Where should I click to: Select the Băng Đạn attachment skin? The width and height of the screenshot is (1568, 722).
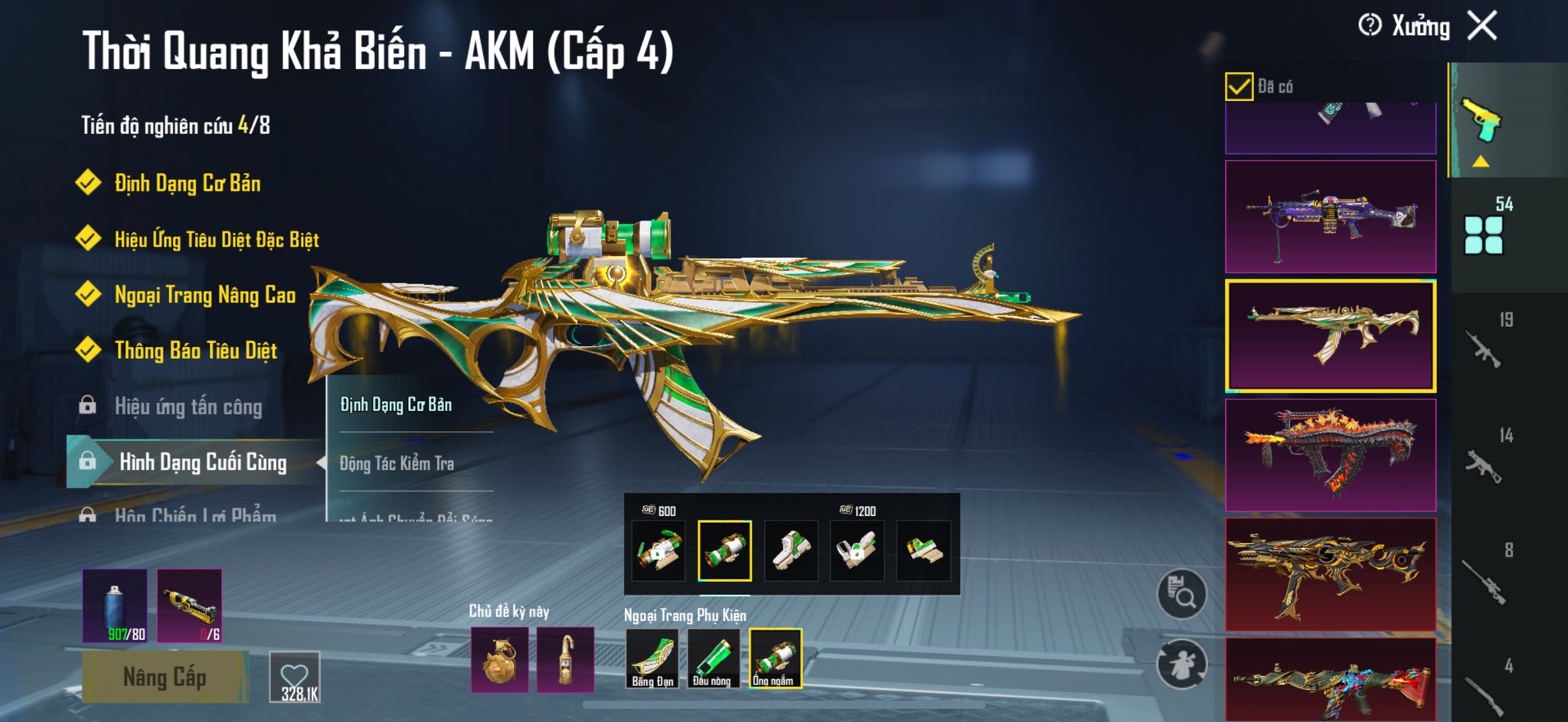[x=652, y=658]
